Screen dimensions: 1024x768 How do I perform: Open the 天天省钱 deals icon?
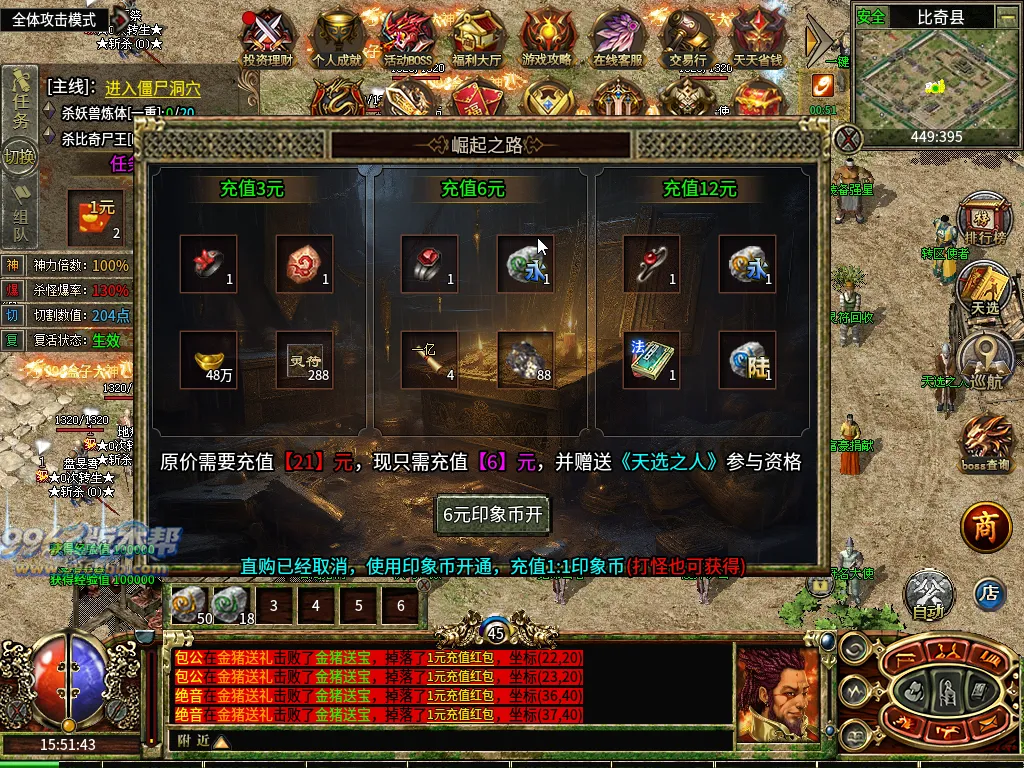coord(757,38)
